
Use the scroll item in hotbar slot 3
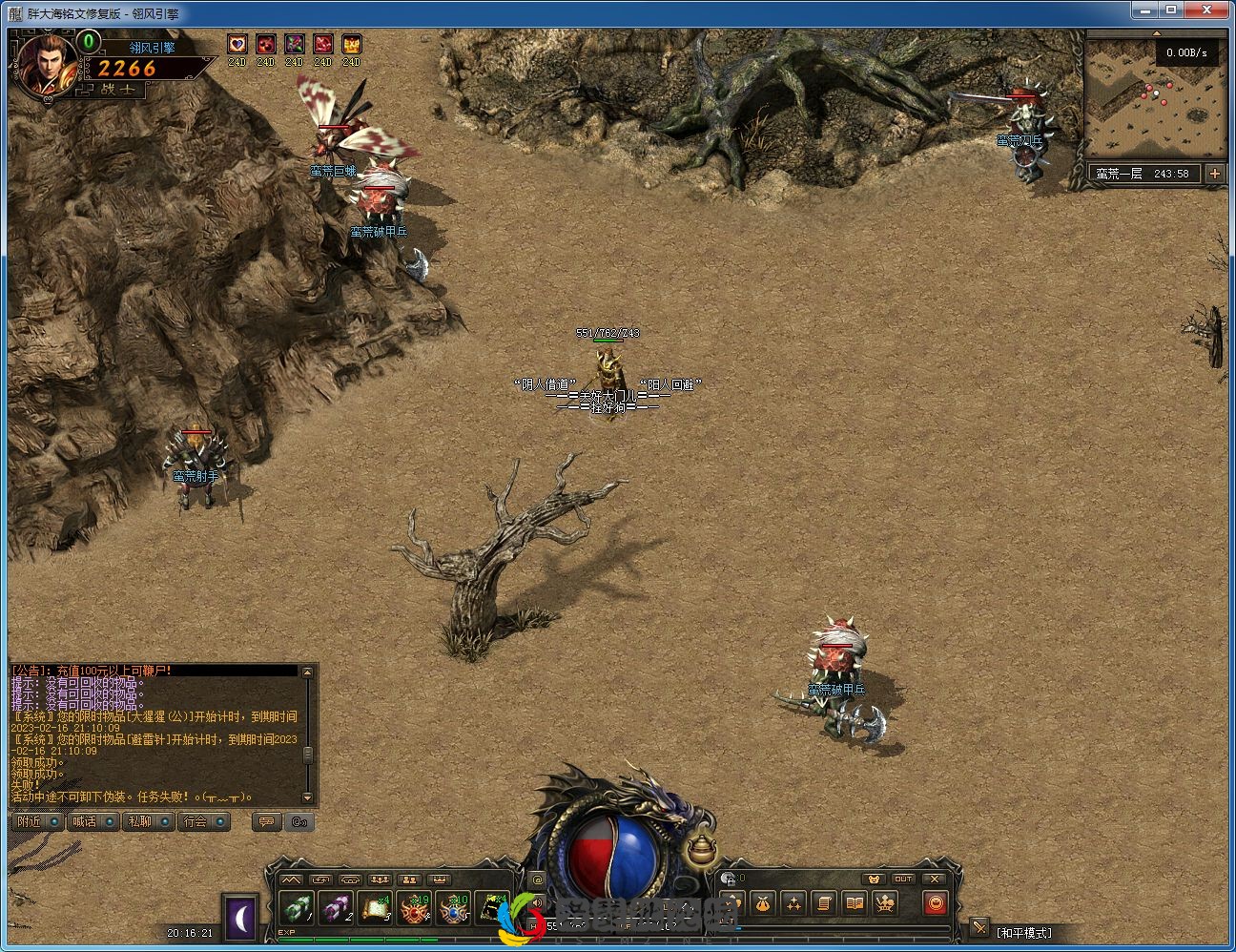[x=374, y=908]
